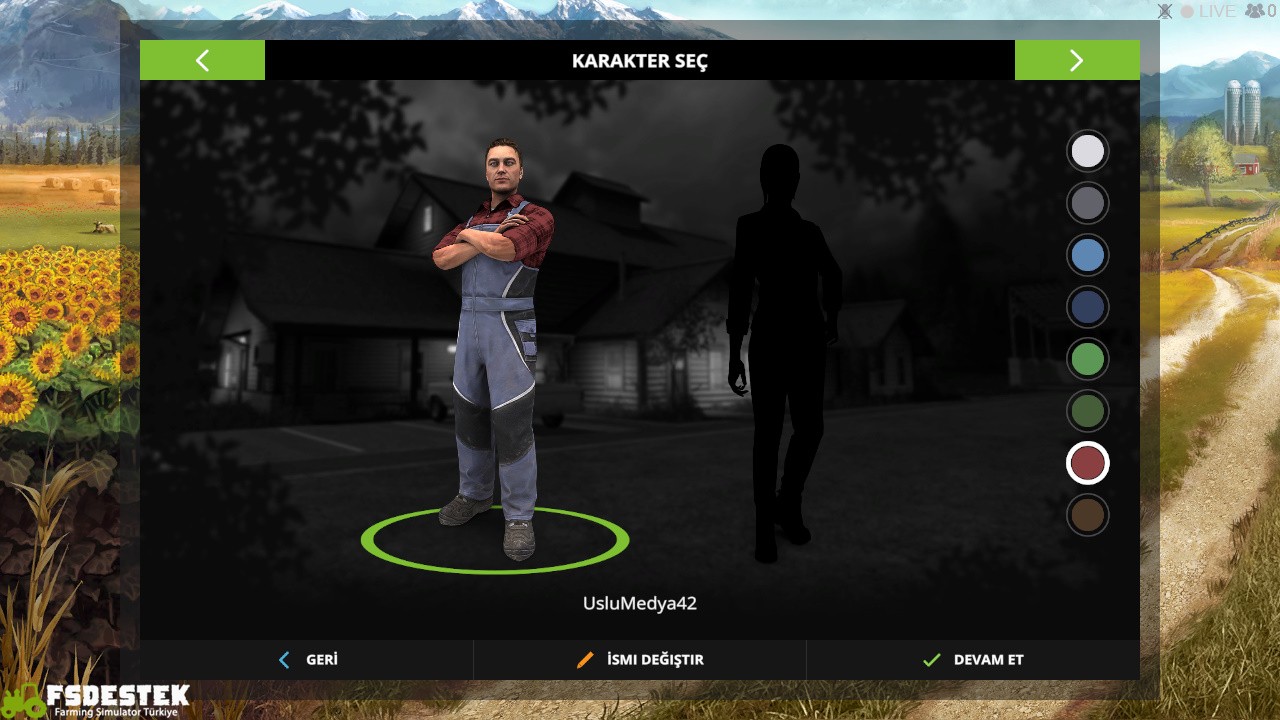
Task: Click the blue back chevron next to GERİ
Action: click(282, 660)
